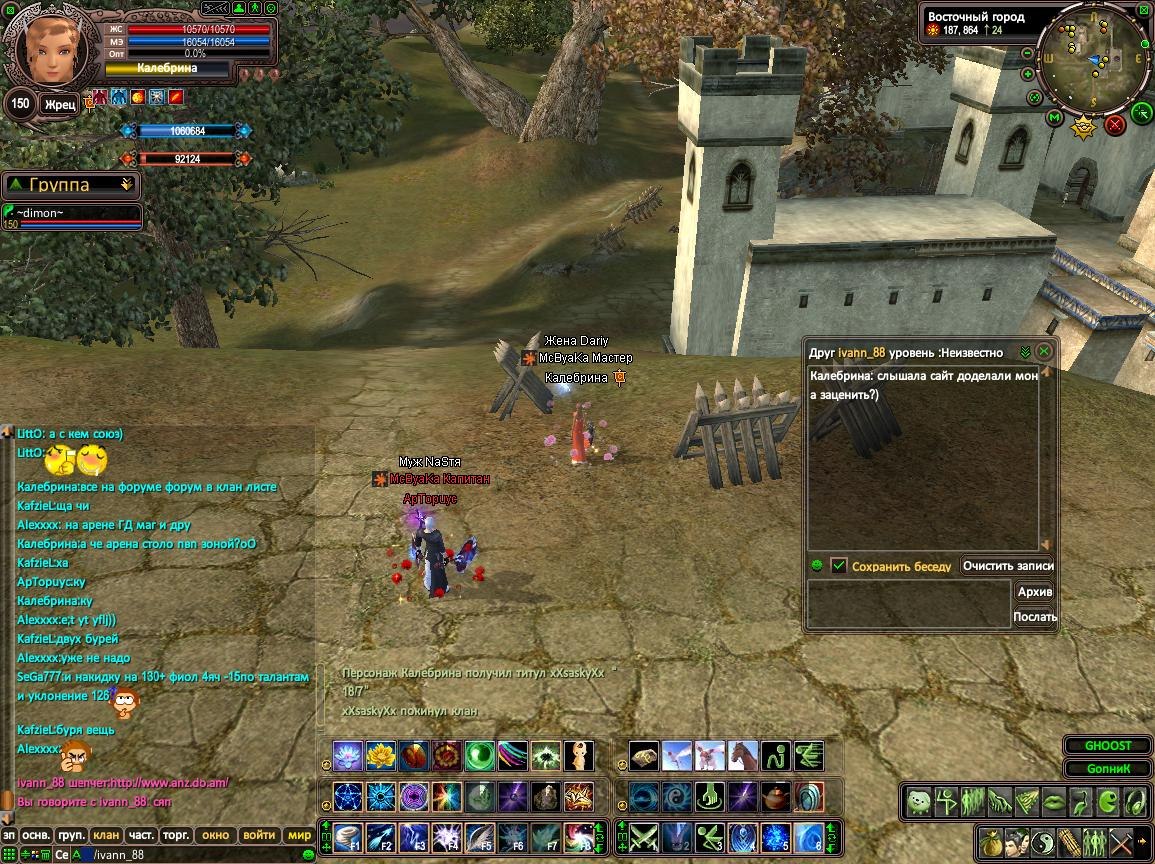This screenshot has width=1155, height=864.
Task: Switch to the мир chat tab
Action: (299, 835)
